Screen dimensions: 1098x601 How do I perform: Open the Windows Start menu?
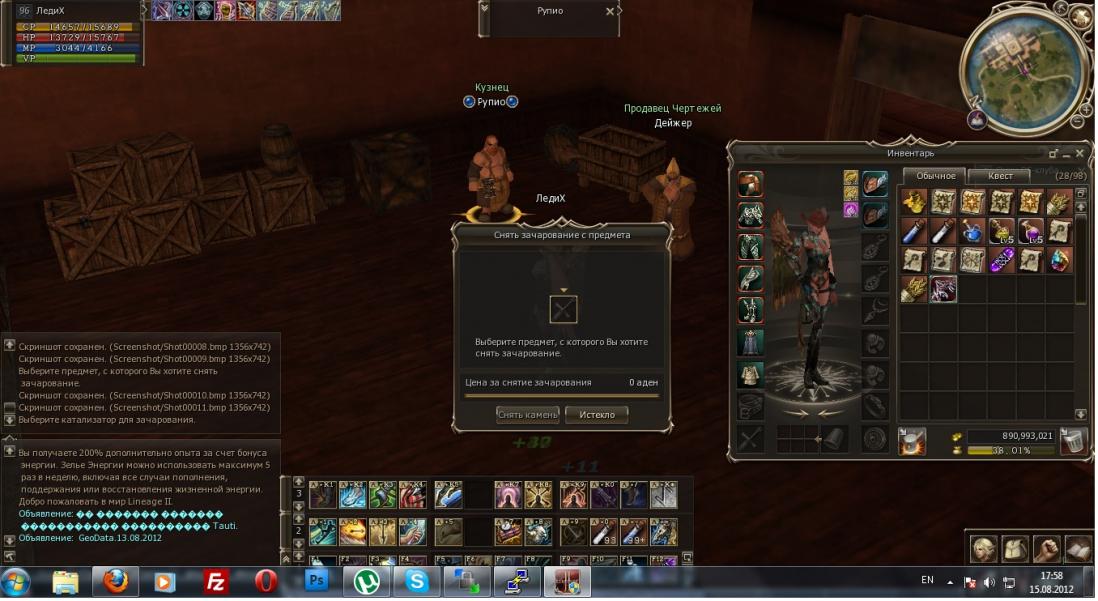coord(16,581)
